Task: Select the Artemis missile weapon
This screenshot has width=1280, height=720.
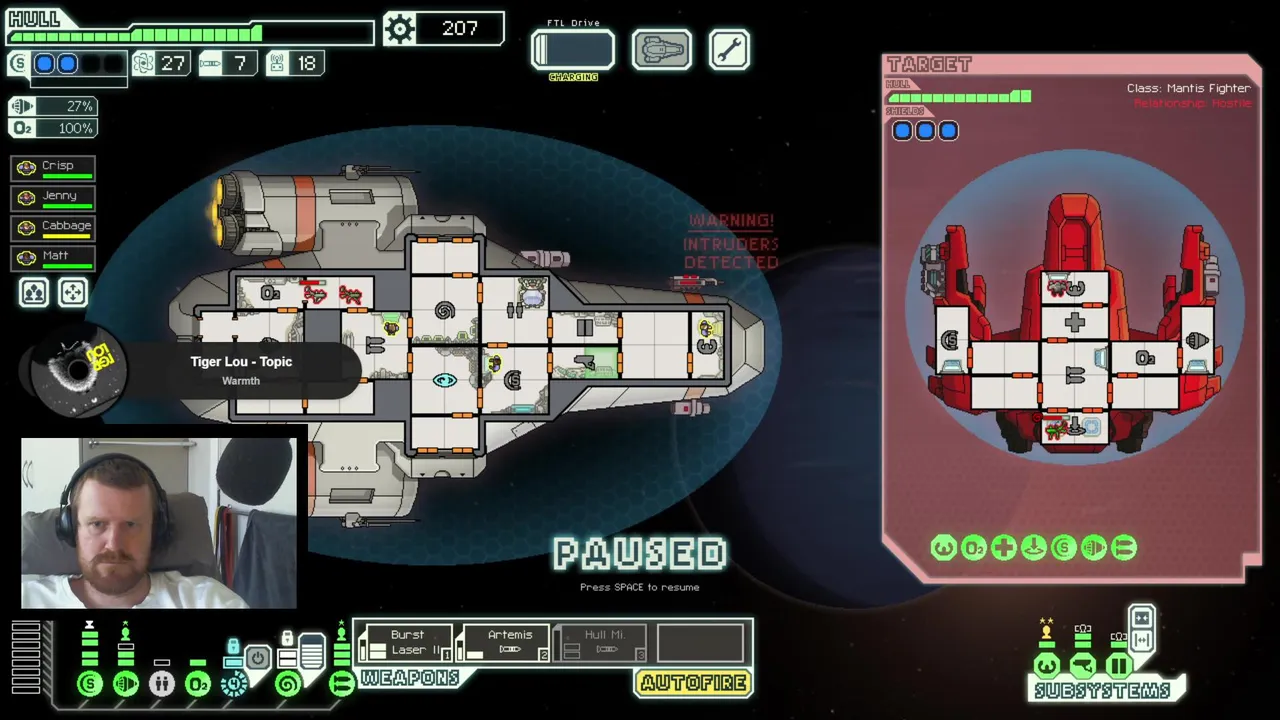Action: (x=509, y=642)
